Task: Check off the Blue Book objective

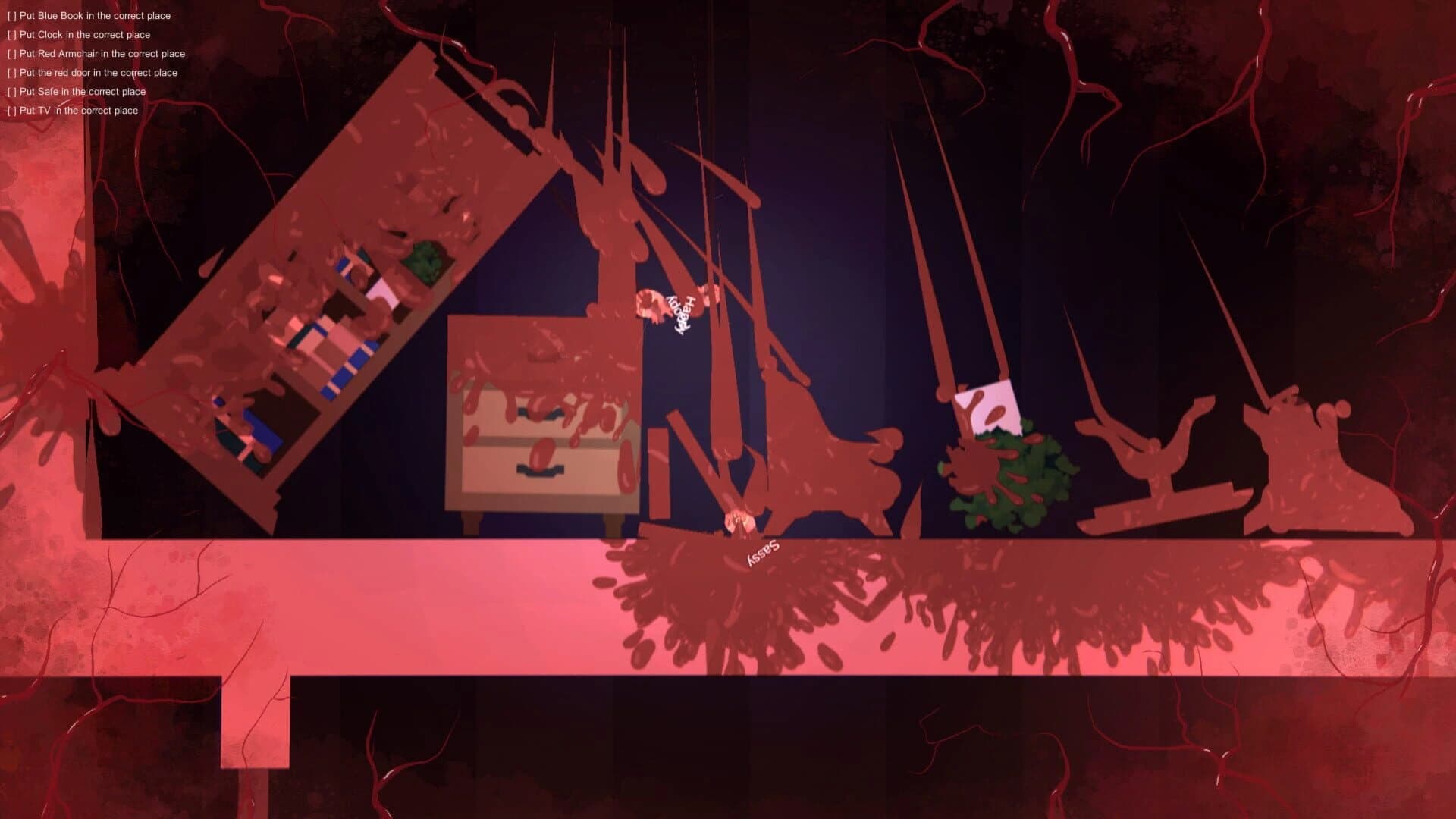Action: 11,15
